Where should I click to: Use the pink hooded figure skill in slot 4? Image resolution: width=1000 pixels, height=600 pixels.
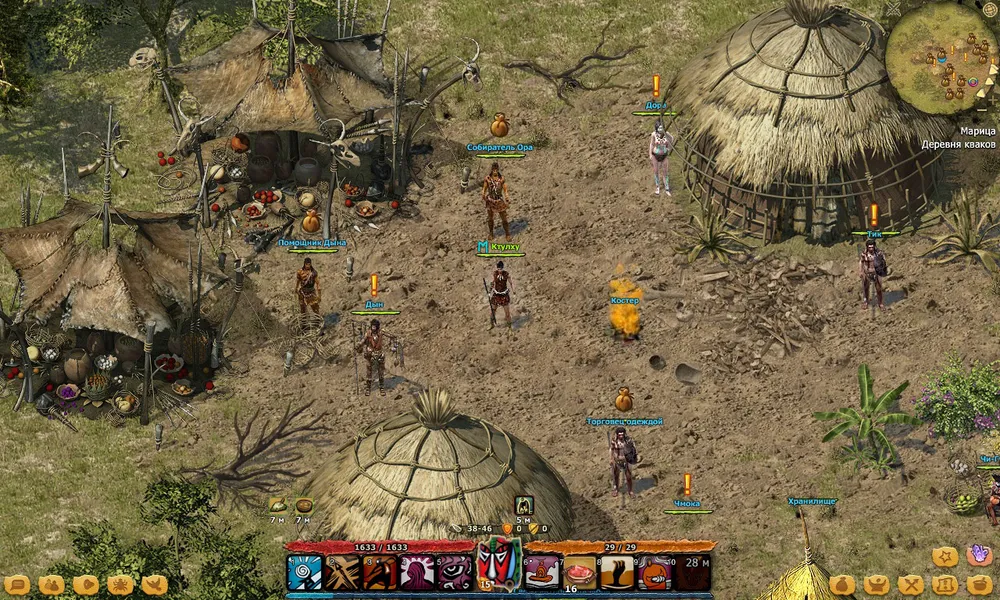(x=417, y=572)
